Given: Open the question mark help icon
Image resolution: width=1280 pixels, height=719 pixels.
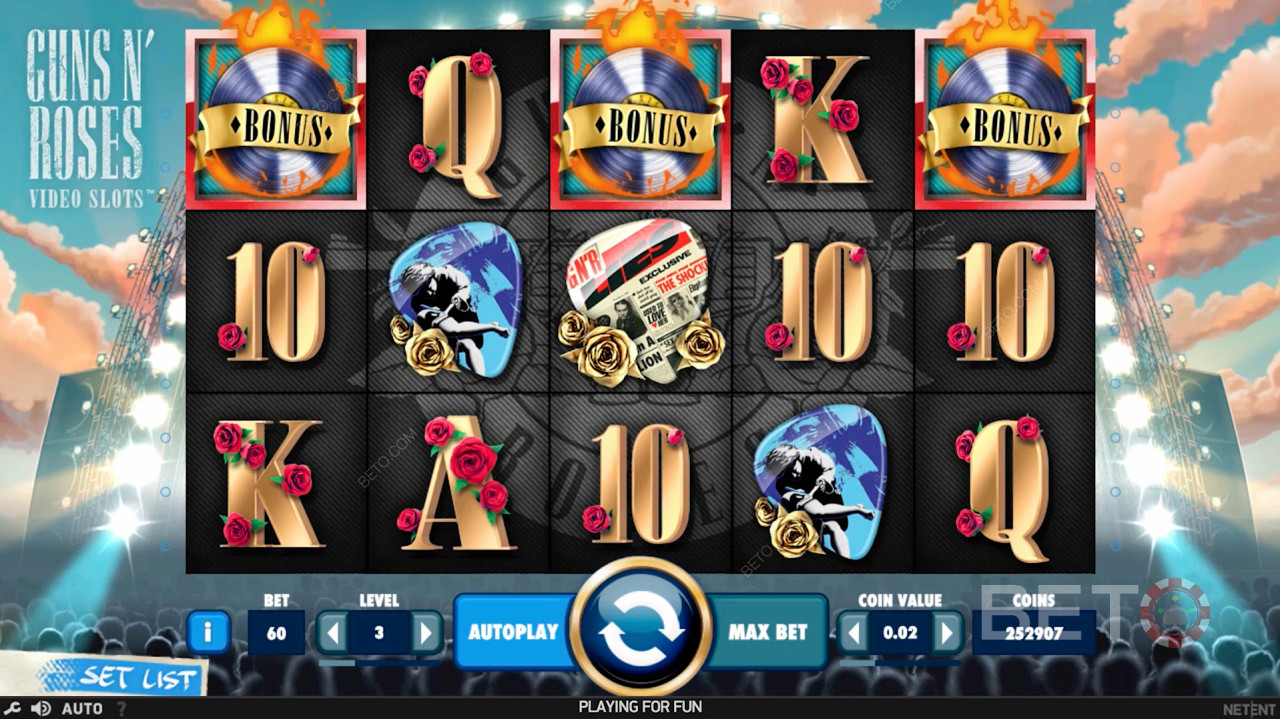Looking at the screenshot, I should pyautogui.click(x=122, y=708).
